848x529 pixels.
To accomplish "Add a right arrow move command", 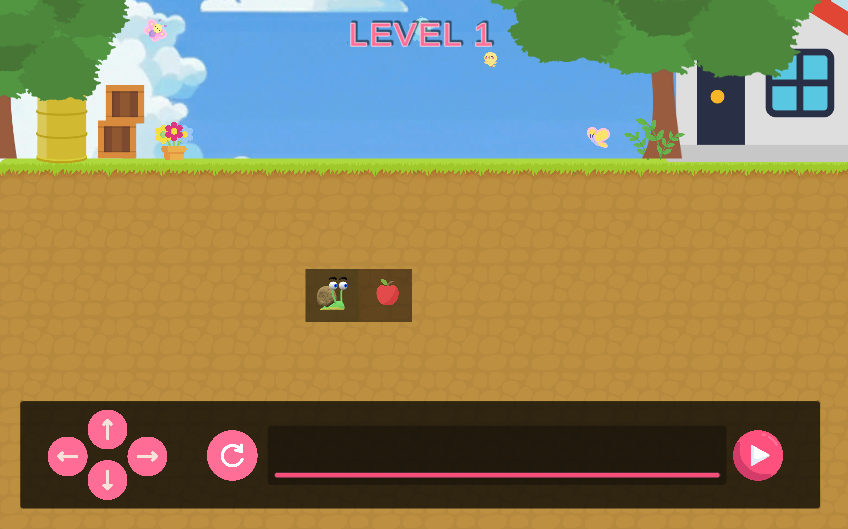I will click(x=147, y=456).
